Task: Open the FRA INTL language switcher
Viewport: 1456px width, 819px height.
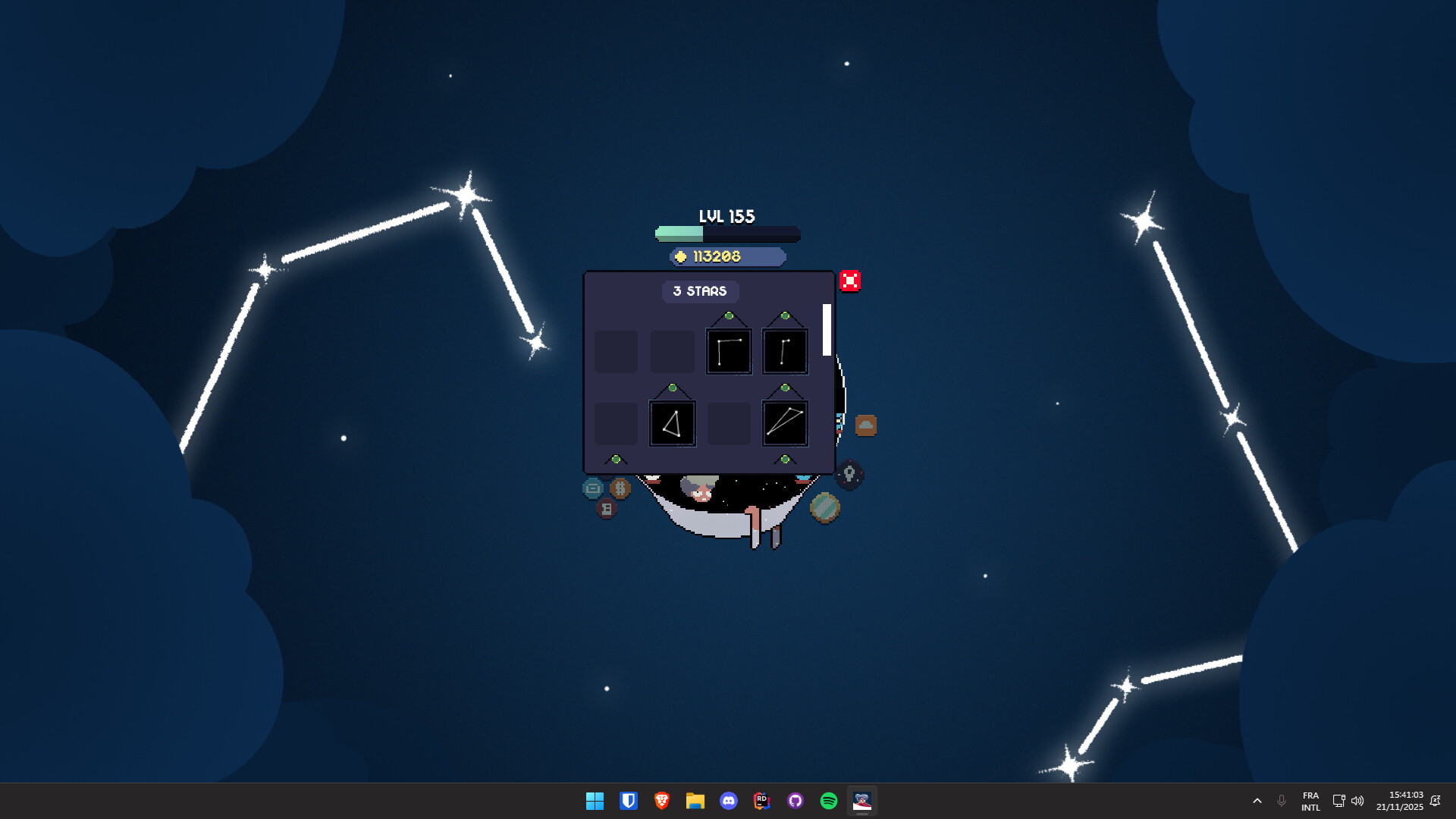Action: pyautogui.click(x=1311, y=801)
